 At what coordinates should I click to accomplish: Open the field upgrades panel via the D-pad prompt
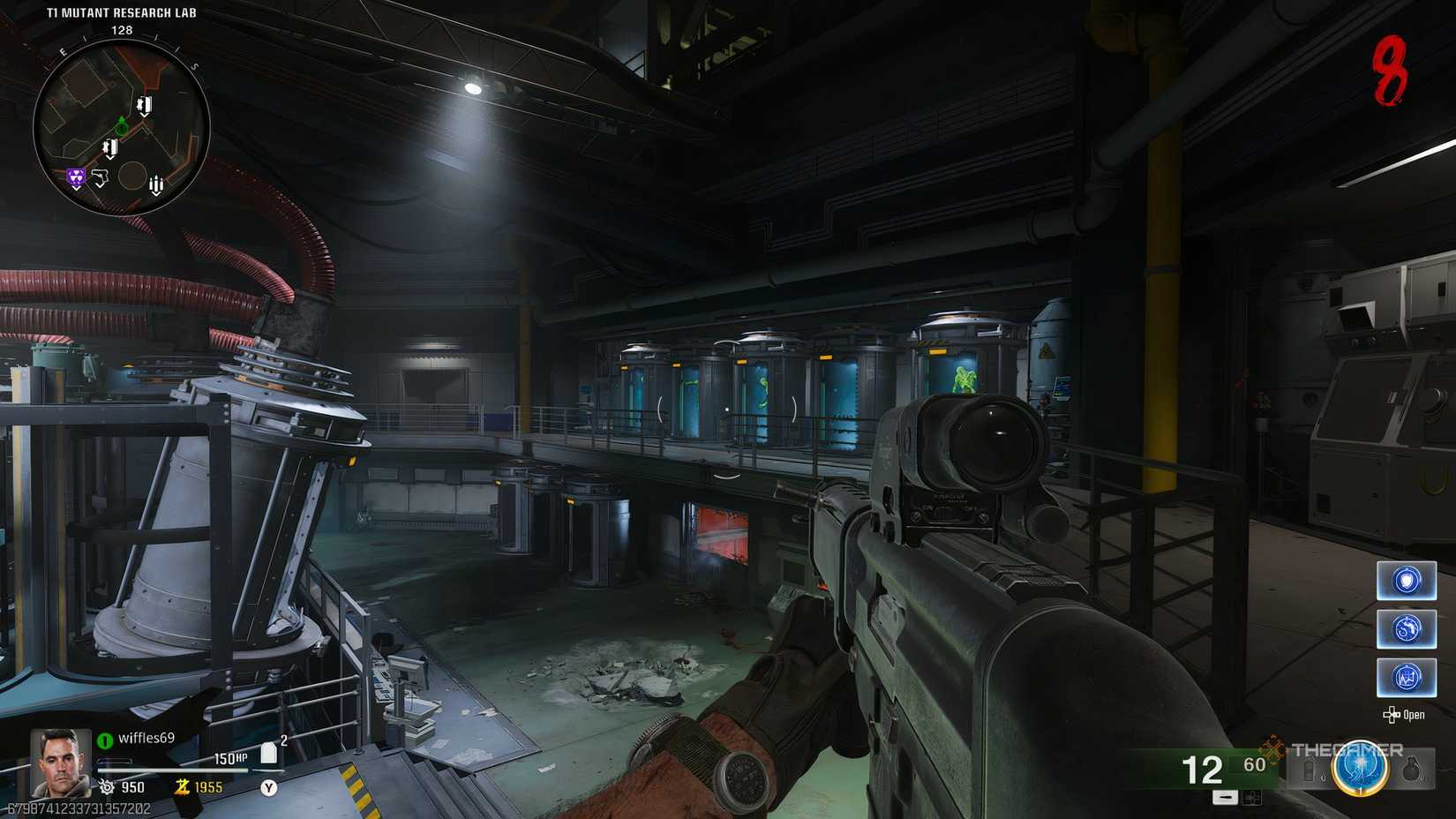(x=1406, y=716)
